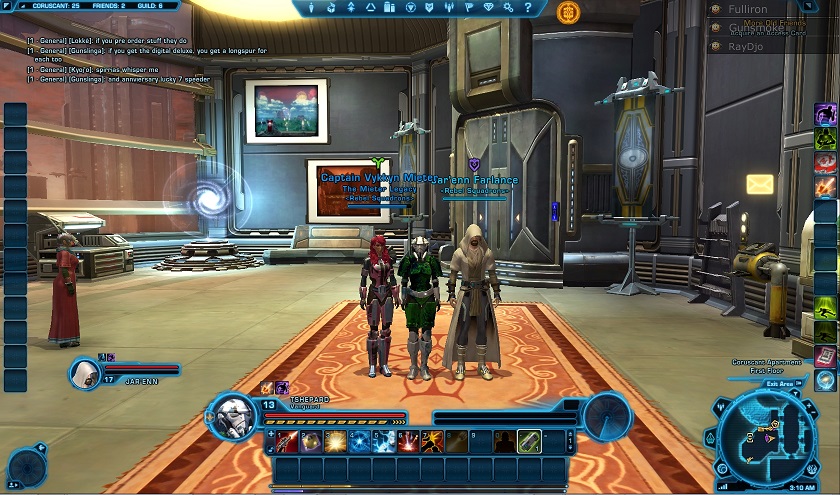Use the green-highlighted item in the hotbar
840x495 pixels.
point(529,441)
